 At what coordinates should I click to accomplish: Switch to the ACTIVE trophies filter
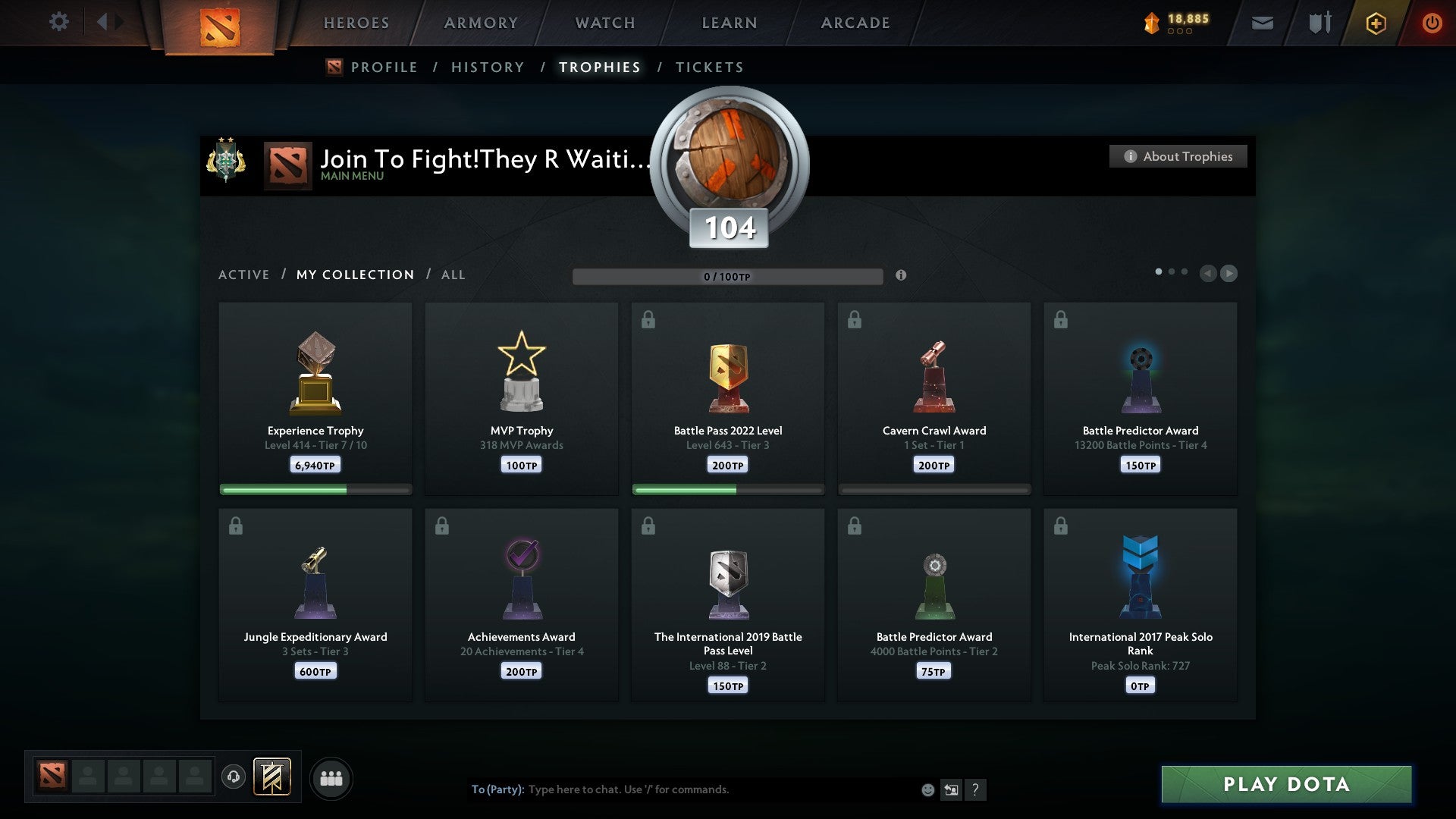(x=244, y=275)
